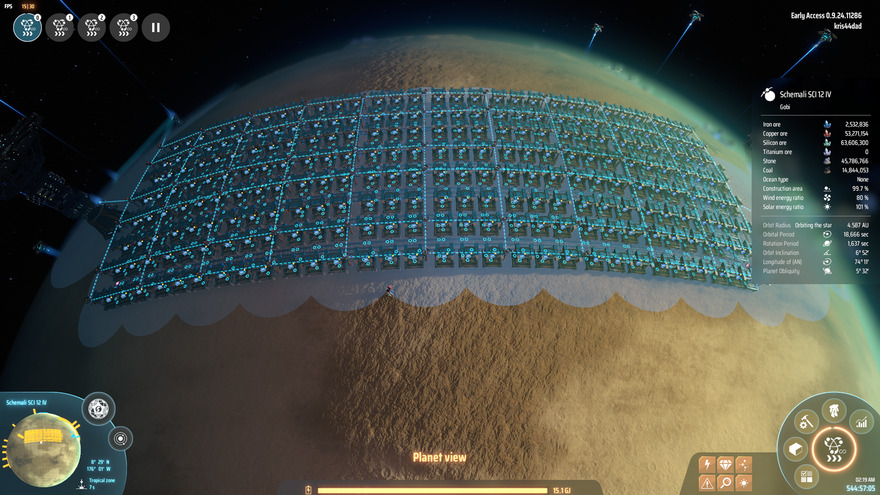Viewport: 880px width, 495px height.
Task: Toggle the sun icon display option
Action: click(x=743, y=484)
